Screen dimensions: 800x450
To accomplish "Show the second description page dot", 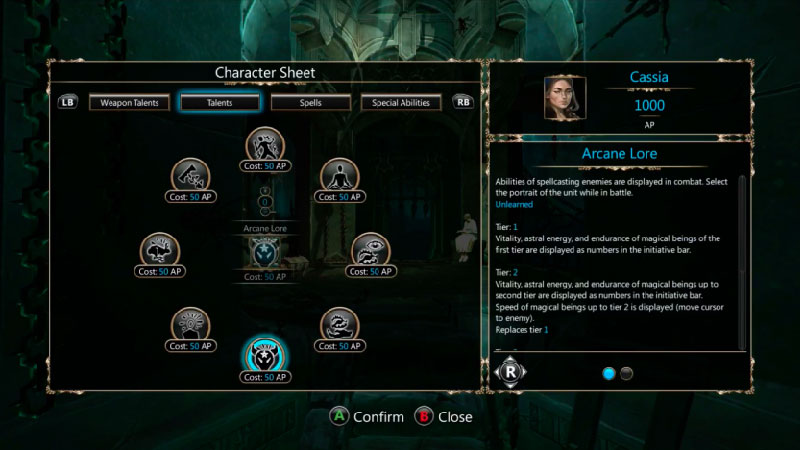I will [627, 373].
